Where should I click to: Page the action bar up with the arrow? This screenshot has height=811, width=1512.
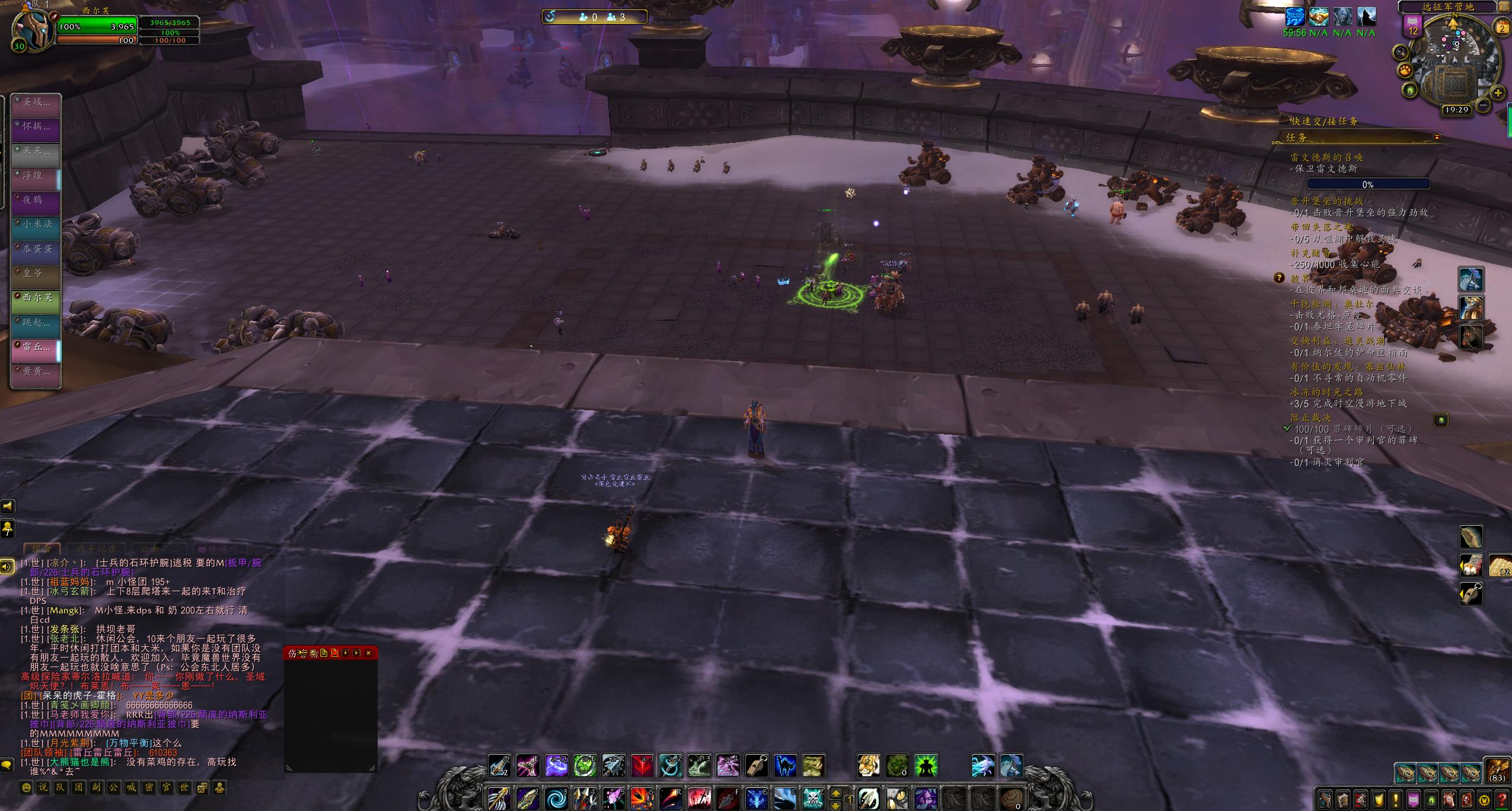835,793
